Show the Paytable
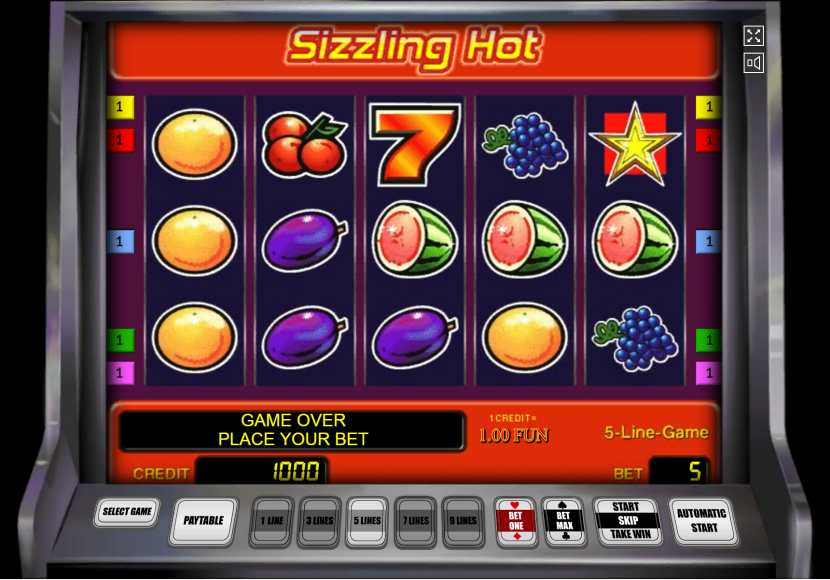Image resolution: width=830 pixels, height=580 pixels. 203,520
